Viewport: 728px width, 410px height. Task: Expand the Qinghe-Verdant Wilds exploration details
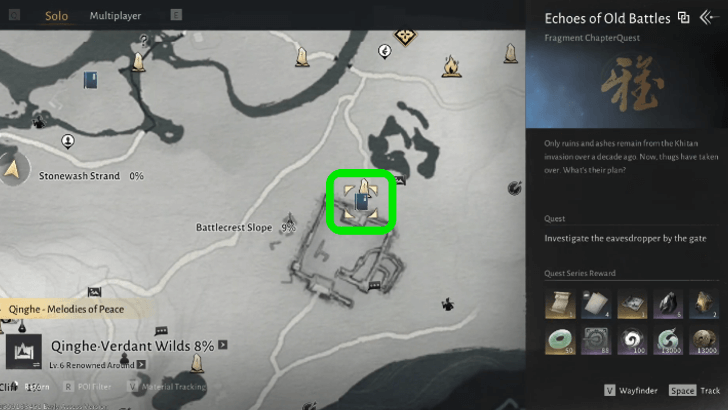click(x=223, y=345)
